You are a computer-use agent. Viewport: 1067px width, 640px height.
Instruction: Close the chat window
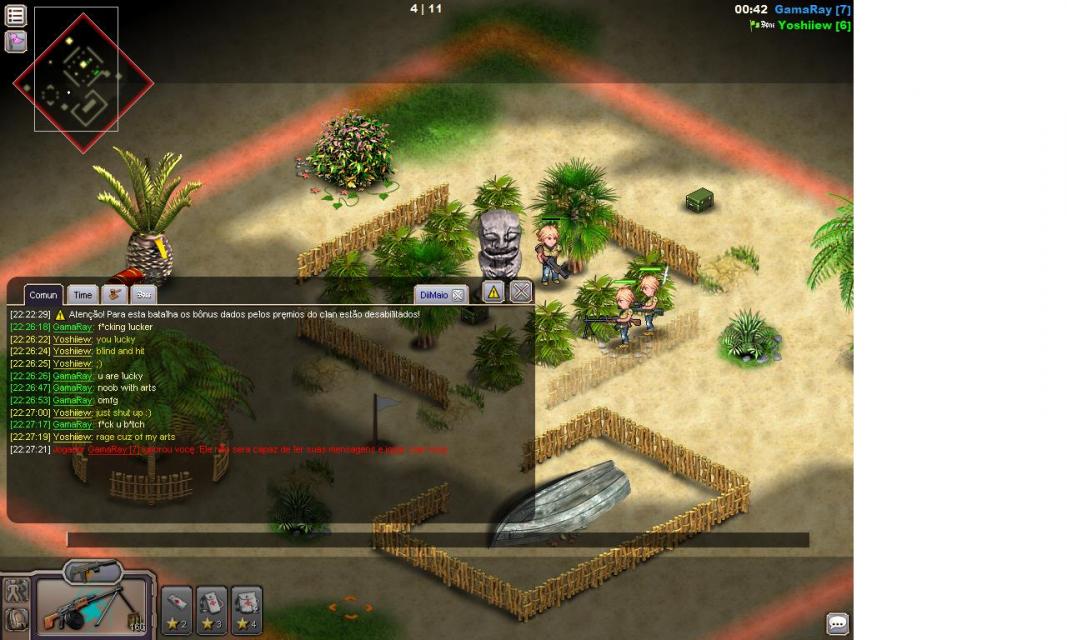521,292
